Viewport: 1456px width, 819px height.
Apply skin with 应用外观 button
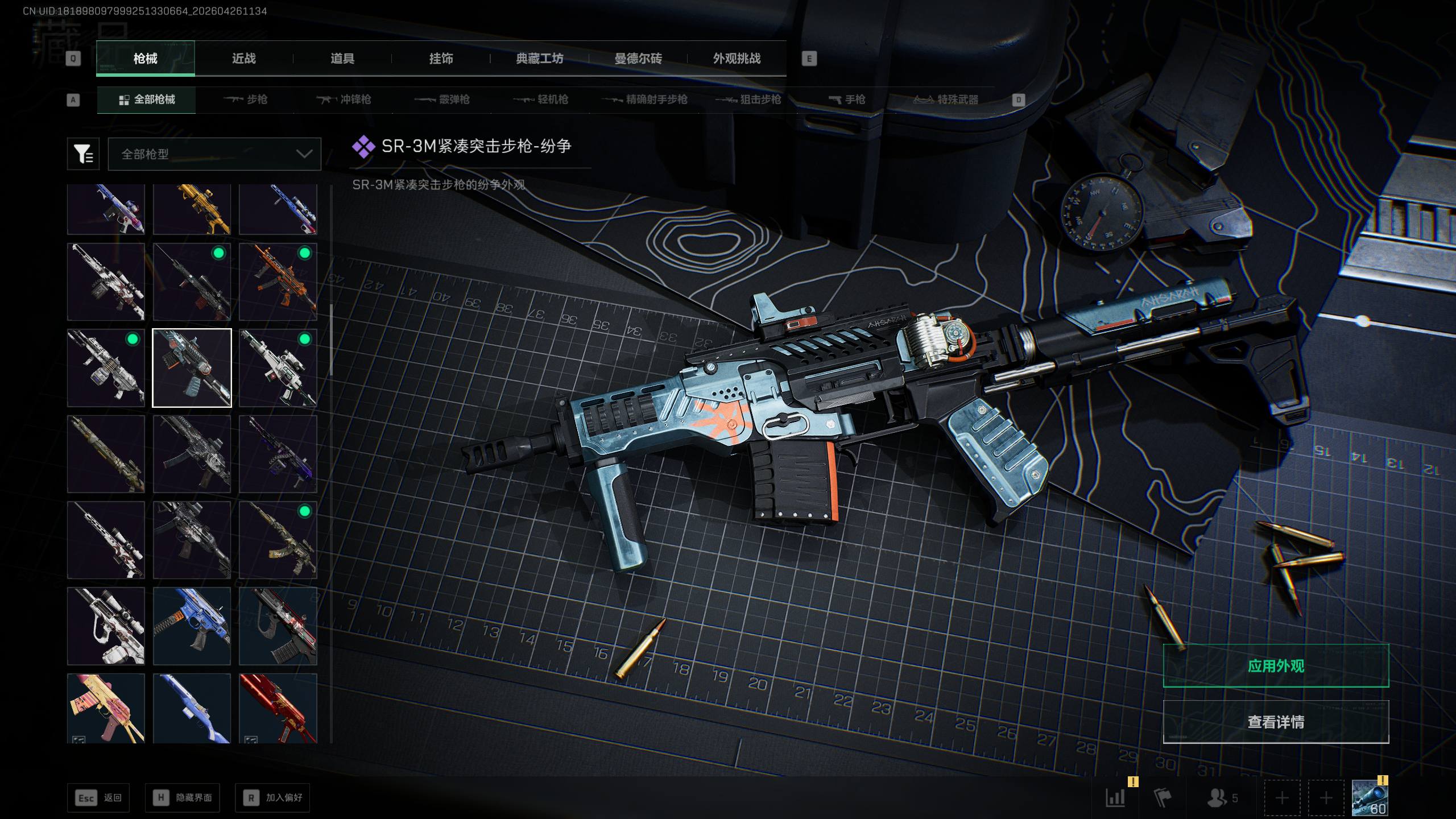[x=1276, y=665]
